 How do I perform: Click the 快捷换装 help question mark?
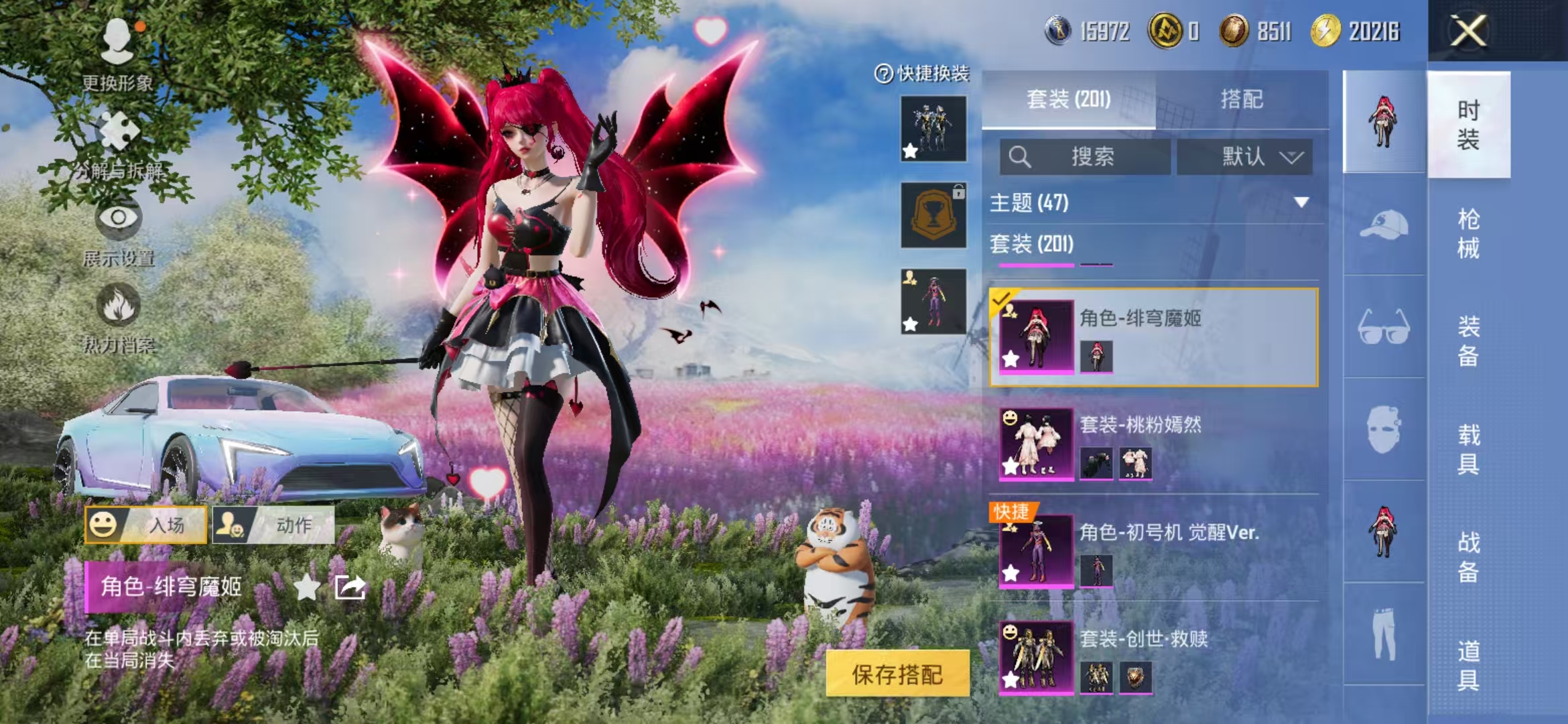[883, 74]
